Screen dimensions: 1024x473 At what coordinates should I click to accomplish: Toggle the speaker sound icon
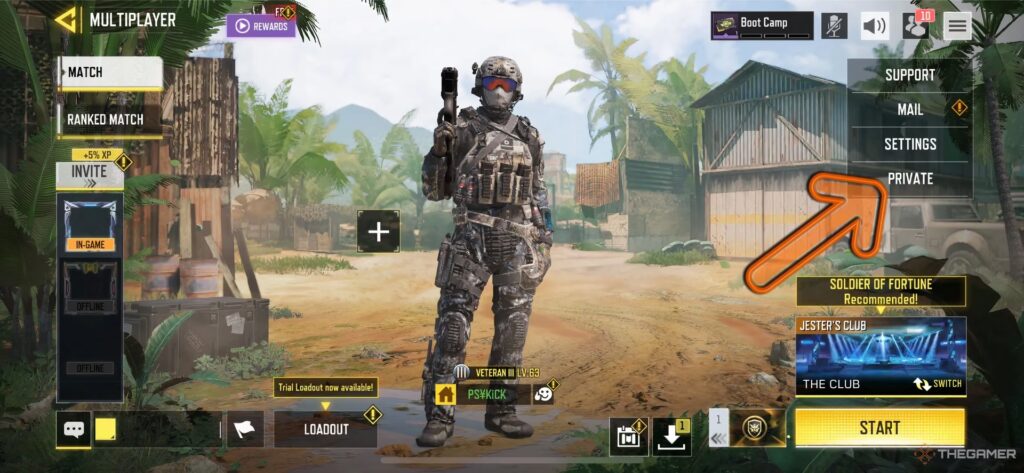tap(875, 26)
